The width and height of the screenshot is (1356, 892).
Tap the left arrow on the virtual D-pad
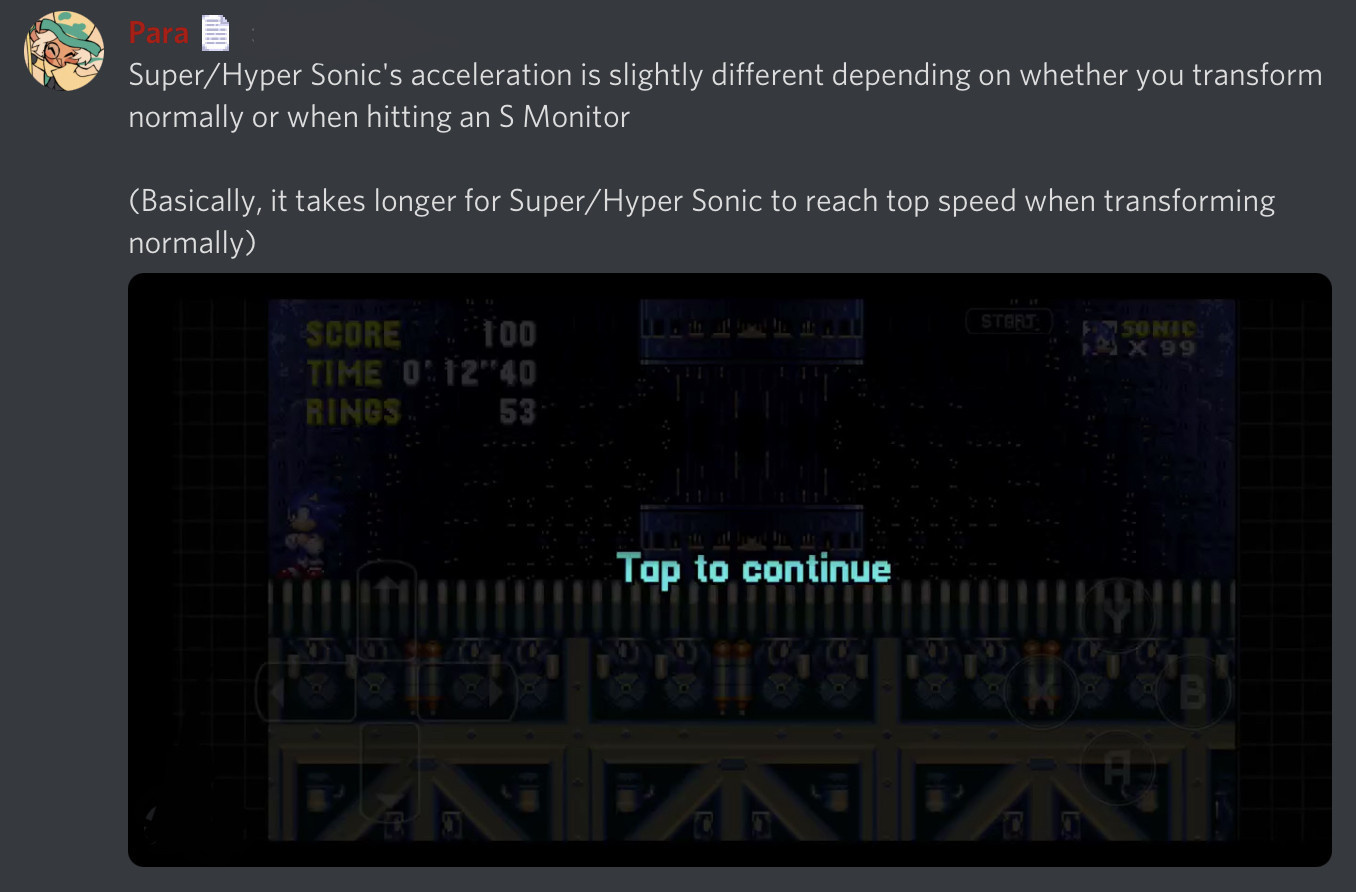(x=278, y=689)
